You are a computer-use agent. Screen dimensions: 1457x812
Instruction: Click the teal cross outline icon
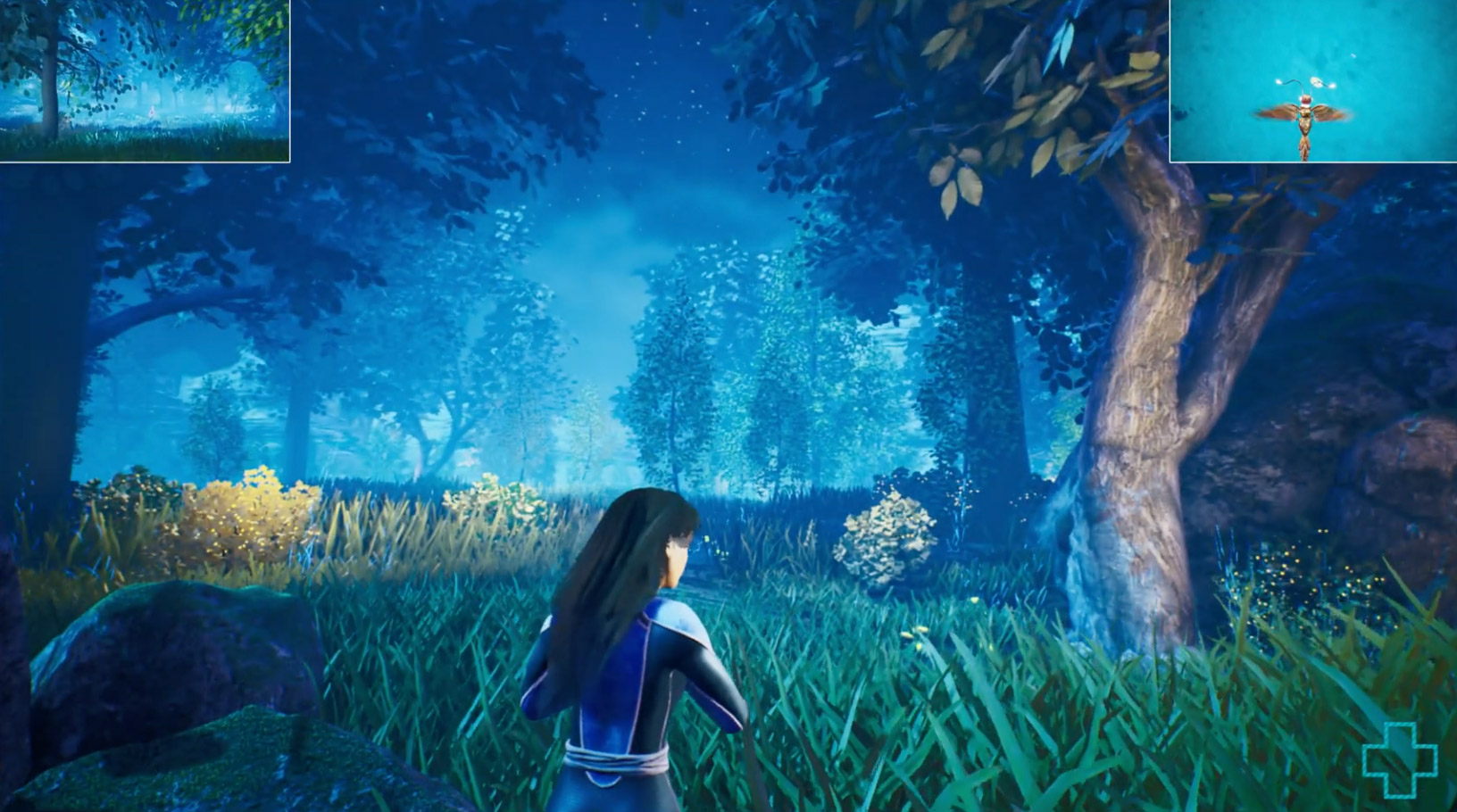pyautogui.click(x=1399, y=760)
